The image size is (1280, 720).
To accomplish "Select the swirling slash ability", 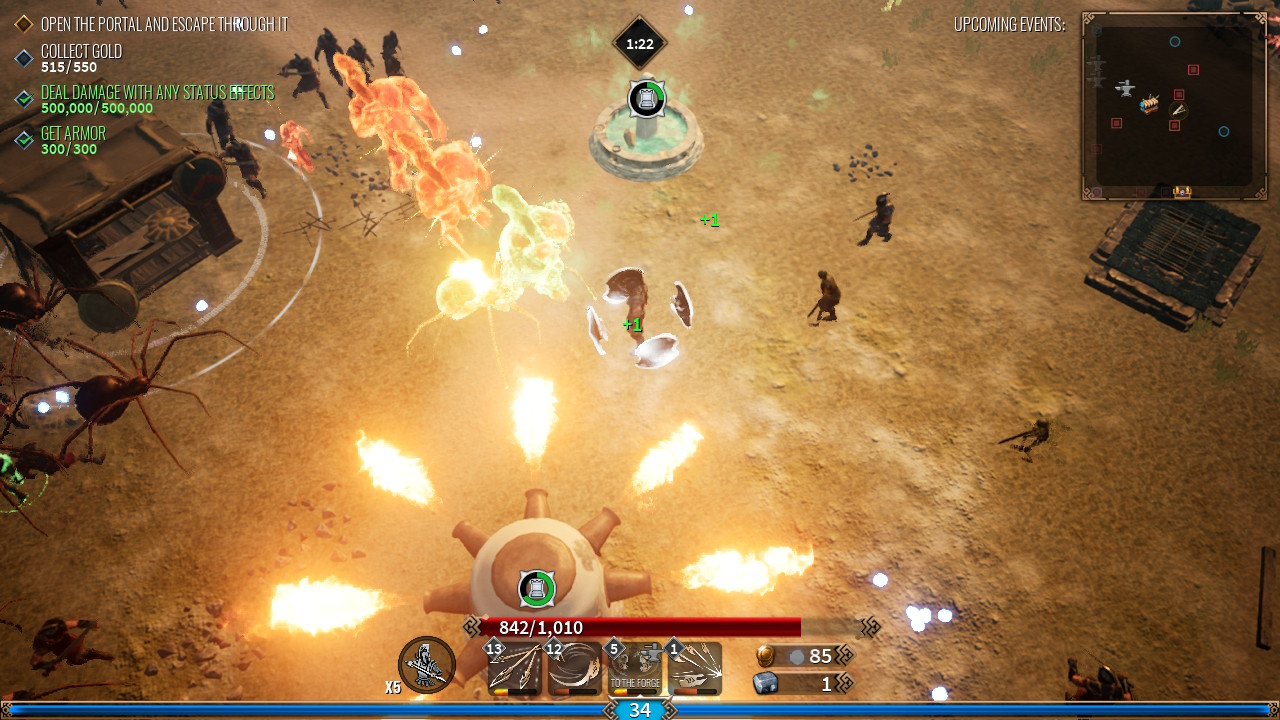I will coord(575,669).
